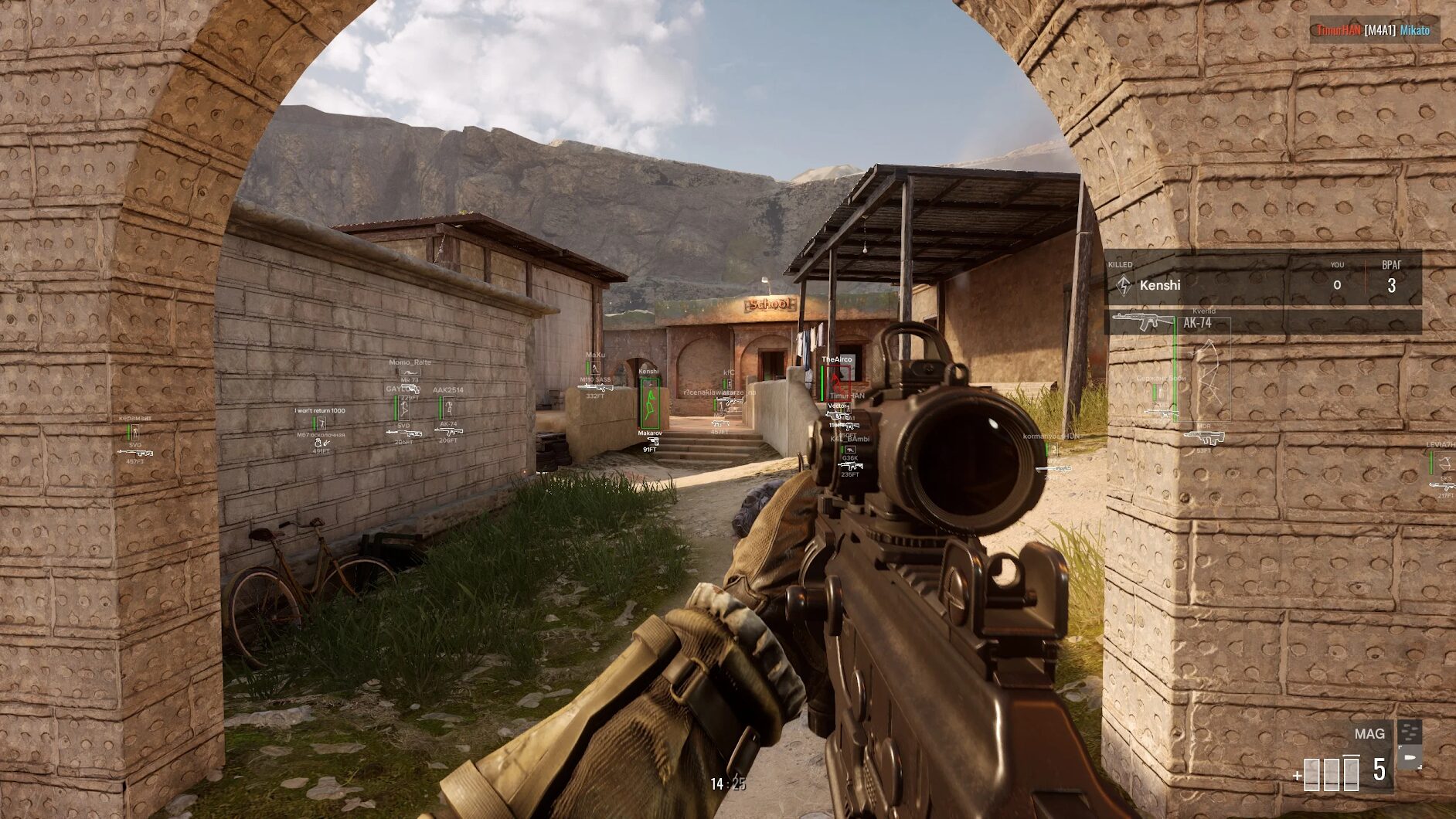This screenshot has height=819, width=1456.
Task: Select the single bullet fire mode icon
Action: pyautogui.click(x=1410, y=756)
